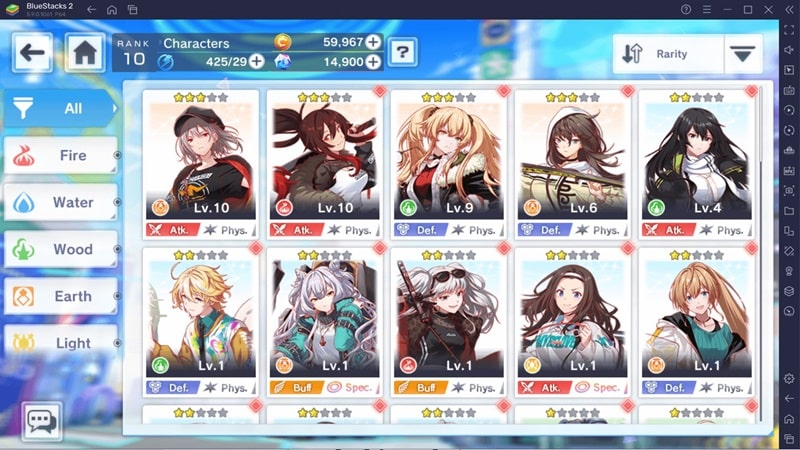The image size is (800, 450).
Task: Filter characters by Water element
Action: (x=60, y=202)
